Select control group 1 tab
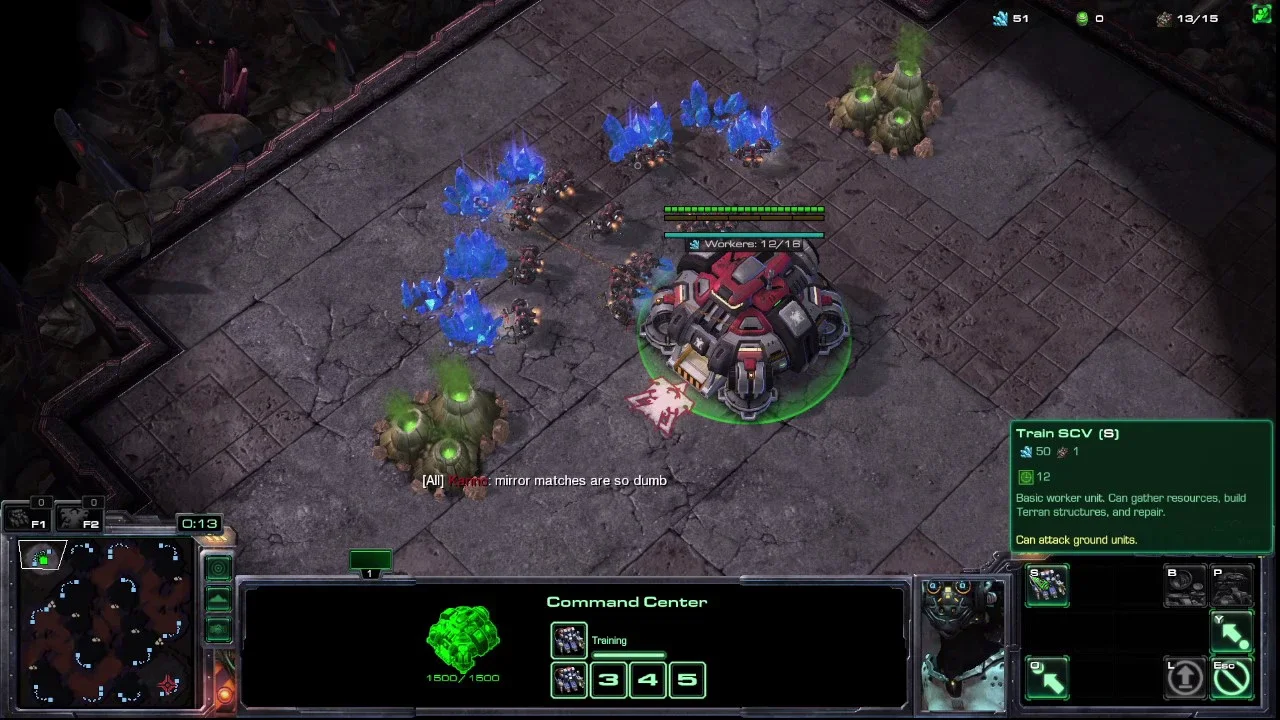 [x=370, y=563]
